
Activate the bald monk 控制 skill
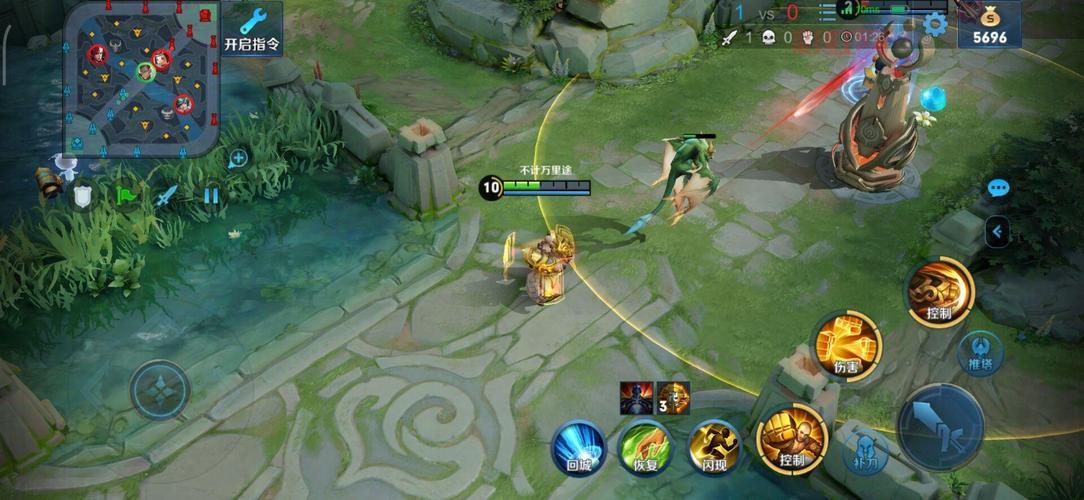point(792,438)
